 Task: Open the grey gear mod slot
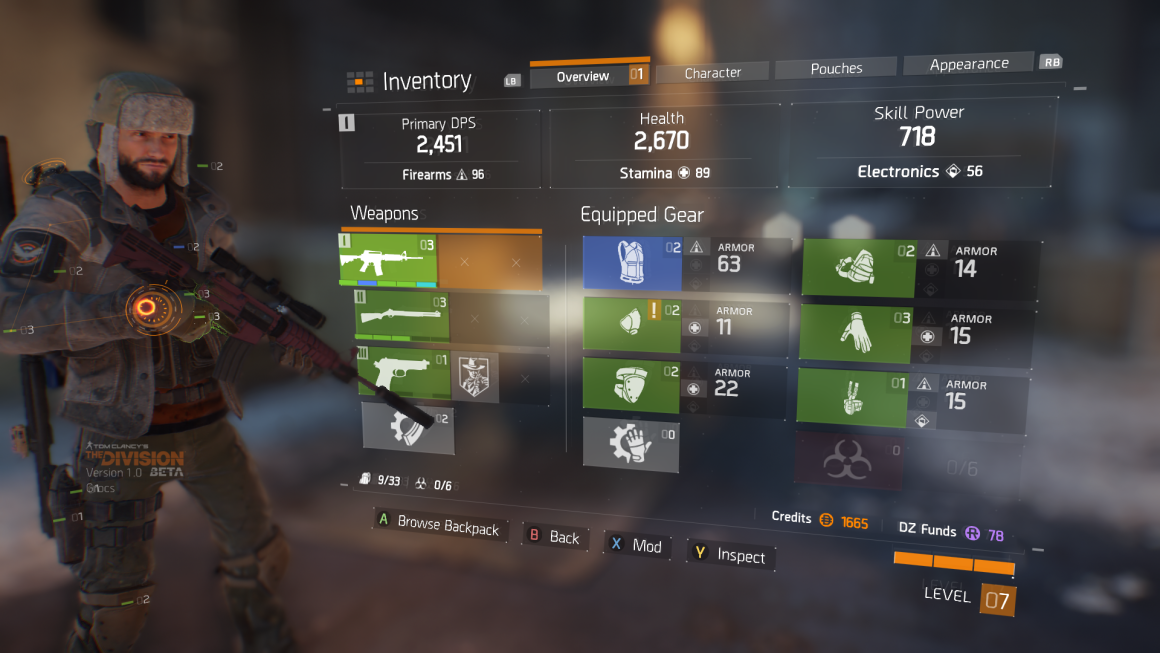pyautogui.click(x=630, y=444)
